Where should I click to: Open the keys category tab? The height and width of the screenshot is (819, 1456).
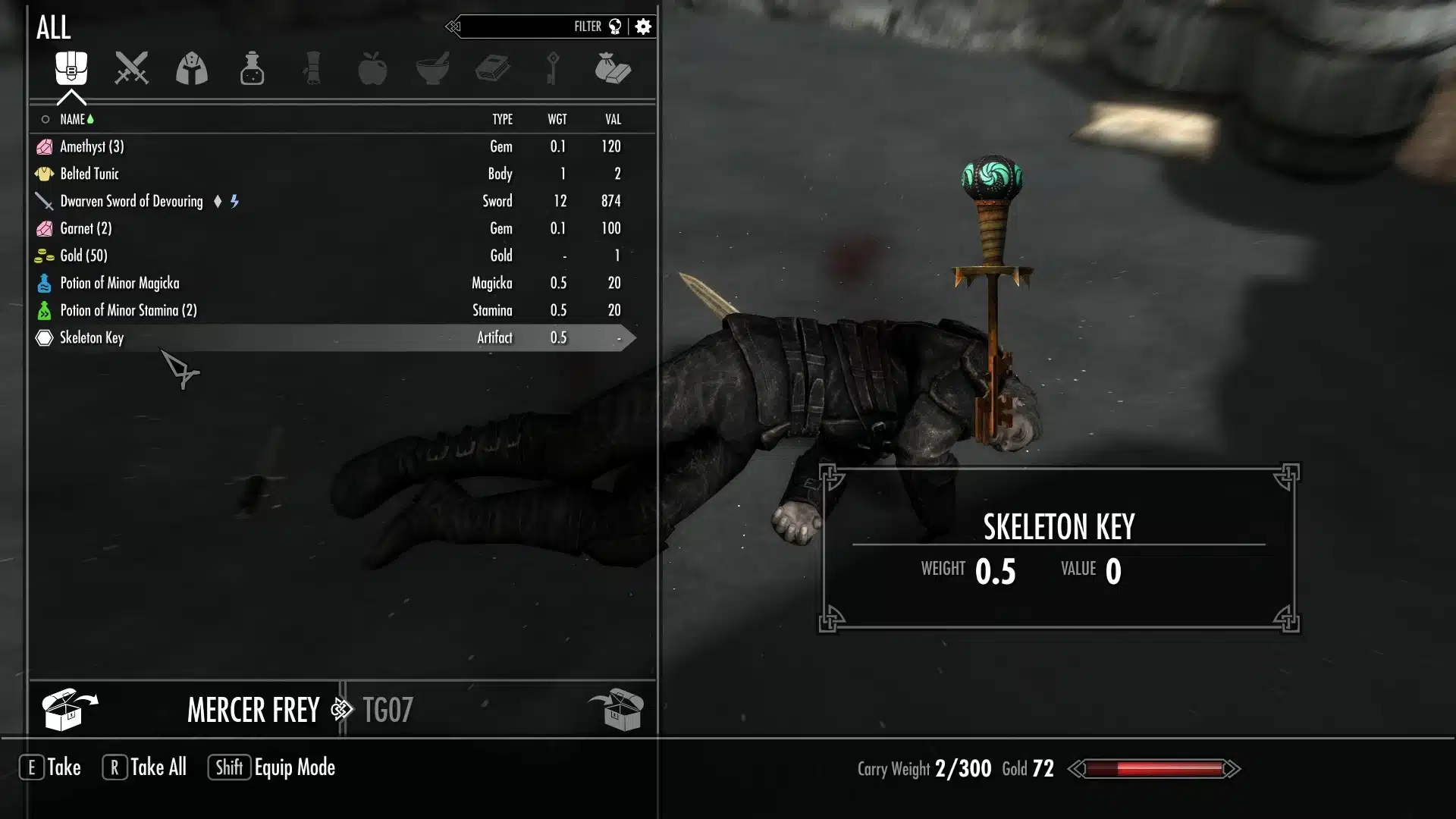[x=553, y=68]
